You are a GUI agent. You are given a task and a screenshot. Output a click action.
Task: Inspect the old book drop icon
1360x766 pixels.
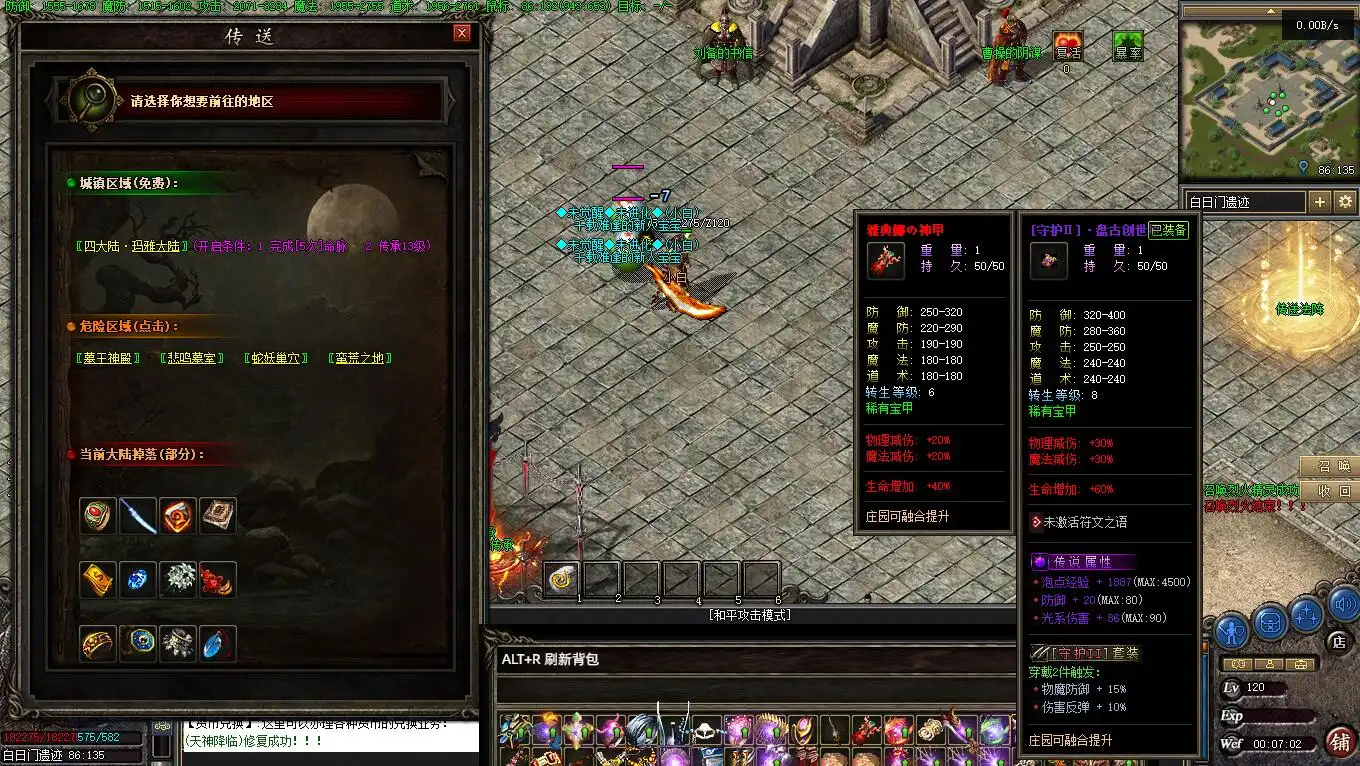218,516
